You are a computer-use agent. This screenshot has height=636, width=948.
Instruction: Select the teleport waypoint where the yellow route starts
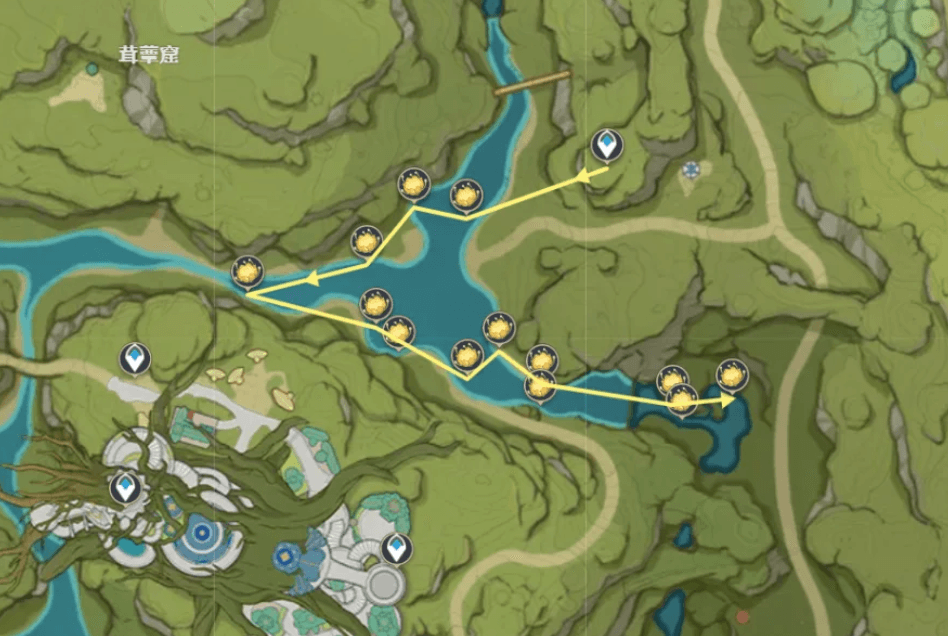[x=606, y=146]
